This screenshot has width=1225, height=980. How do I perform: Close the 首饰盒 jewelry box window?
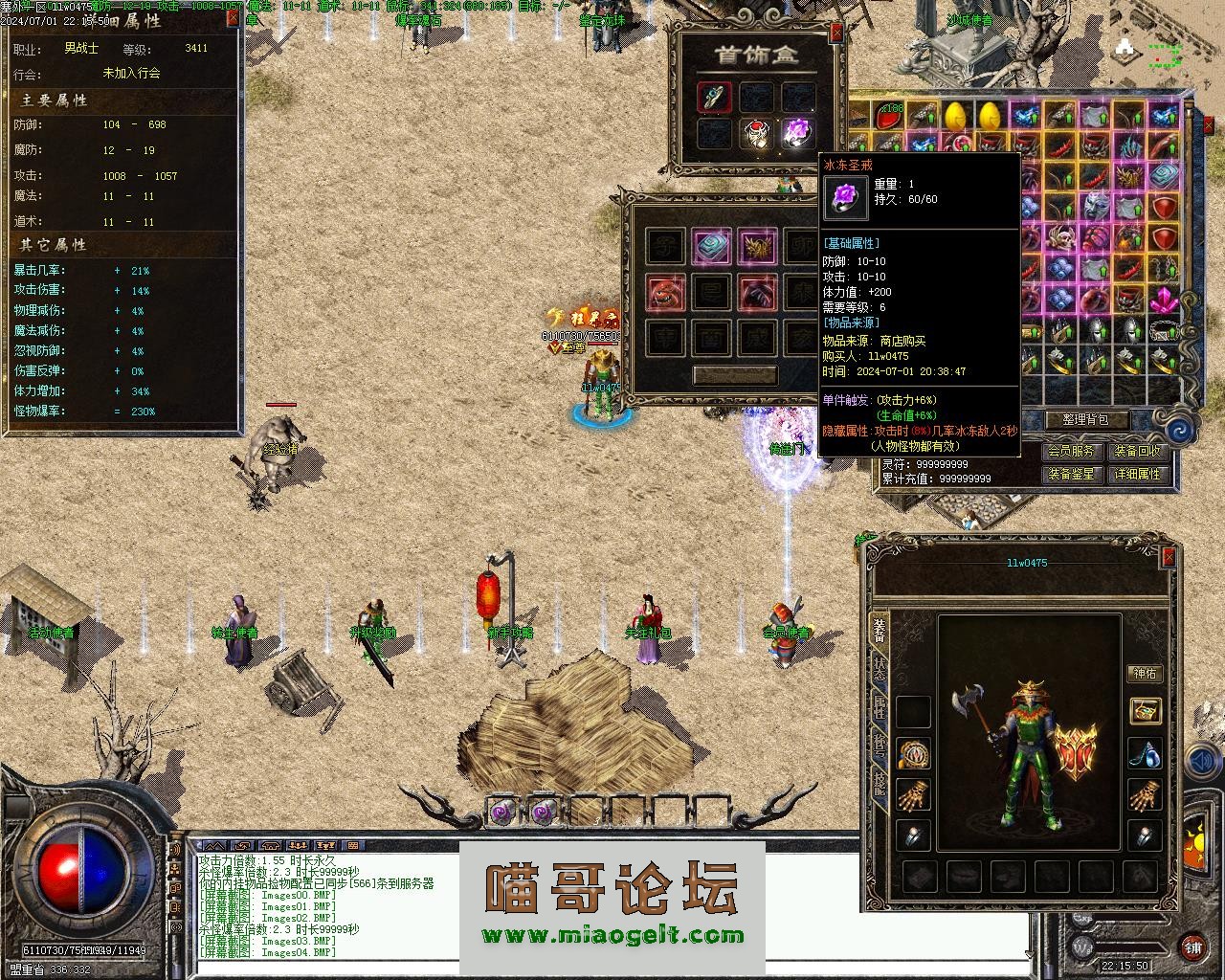(x=836, y=33)
